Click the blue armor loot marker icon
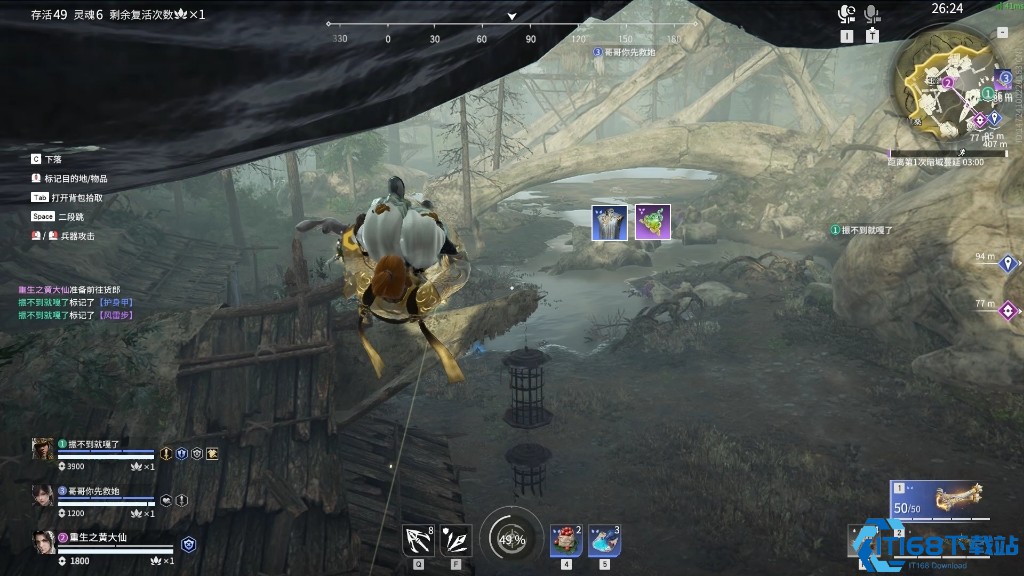This screenshot has height=576, width=1024. tap(609, 222)
